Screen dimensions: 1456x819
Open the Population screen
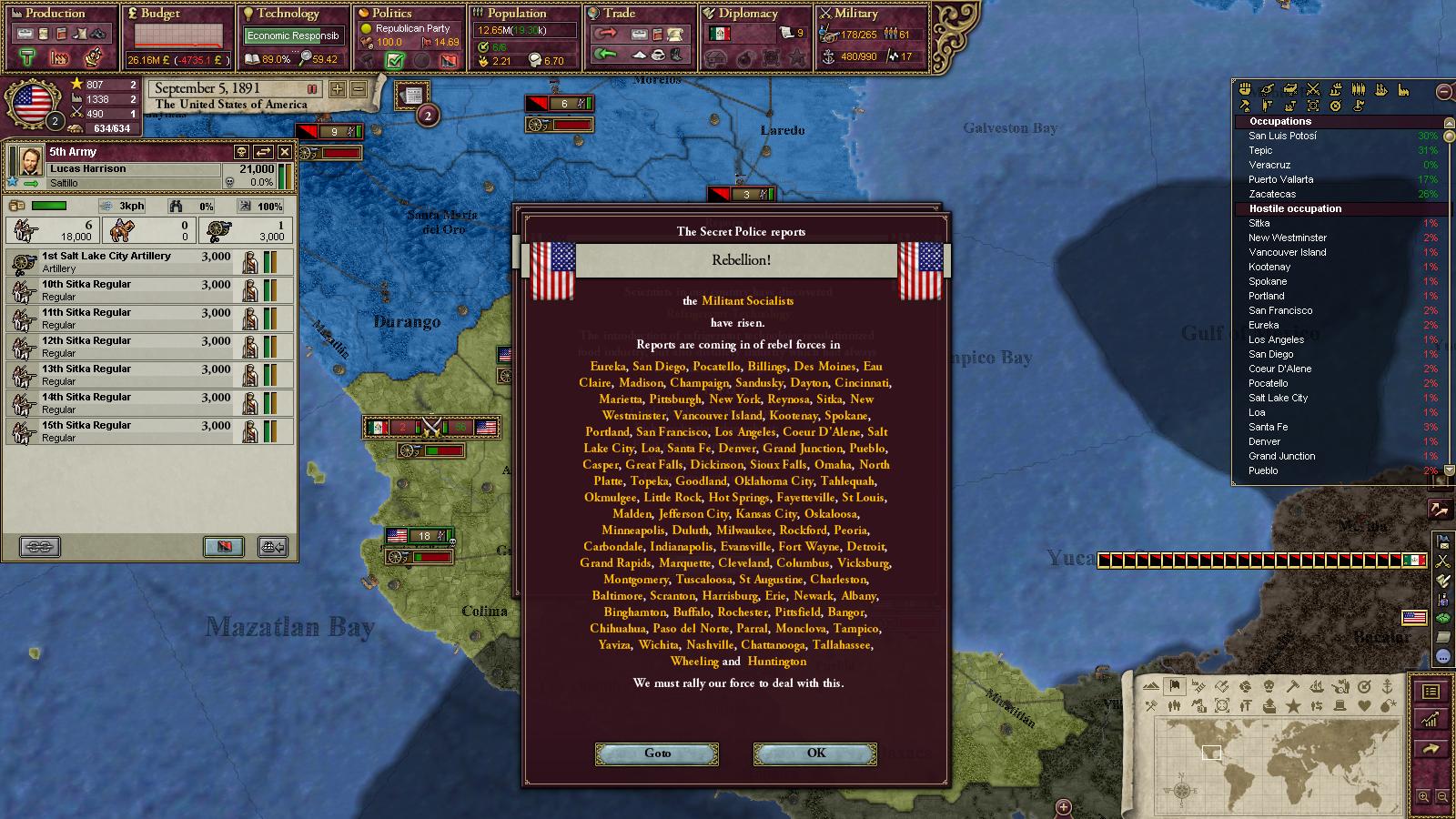click(515, 14)
